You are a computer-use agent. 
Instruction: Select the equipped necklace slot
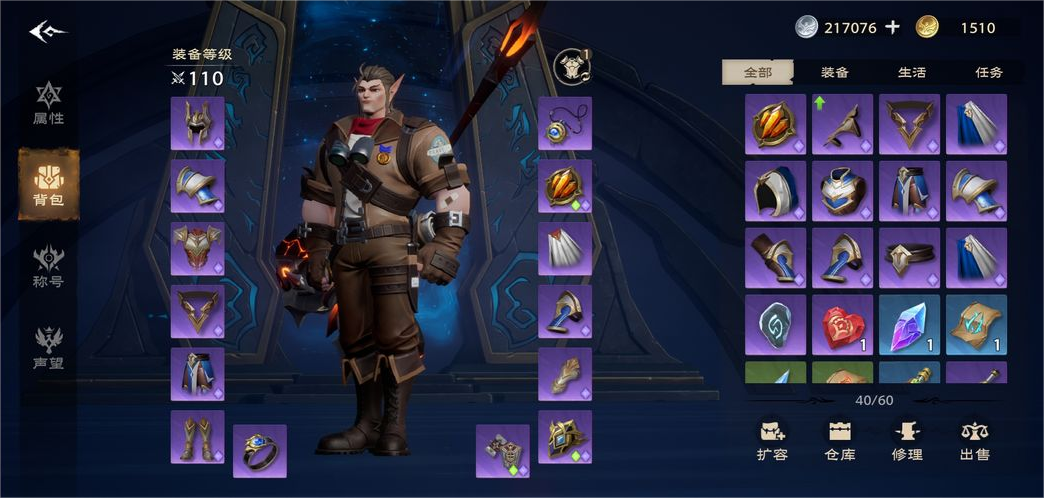[x=565, y=124]
